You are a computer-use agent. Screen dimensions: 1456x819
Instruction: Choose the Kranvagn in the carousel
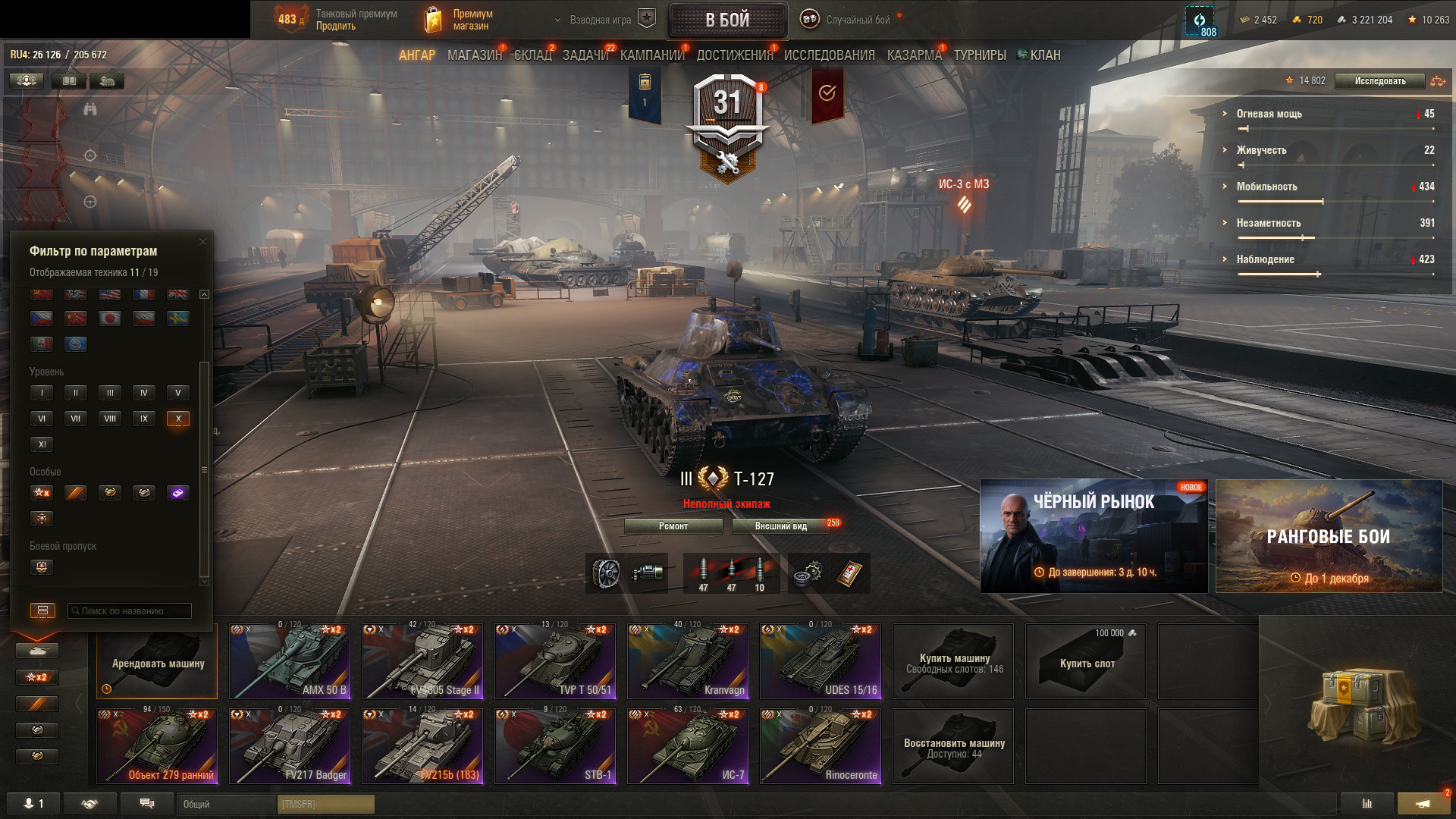688,661
